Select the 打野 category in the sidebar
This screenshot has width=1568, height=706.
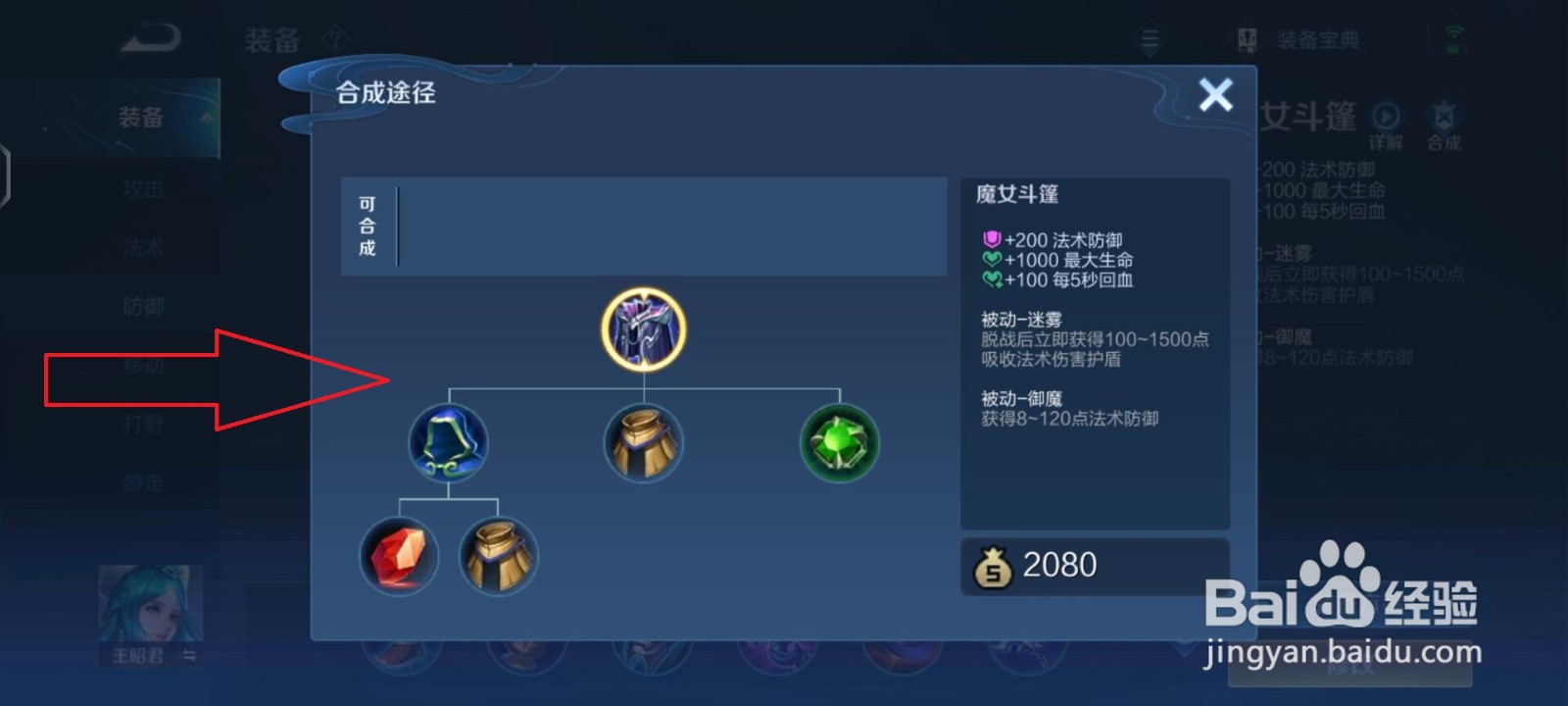(x=142, y=424)
